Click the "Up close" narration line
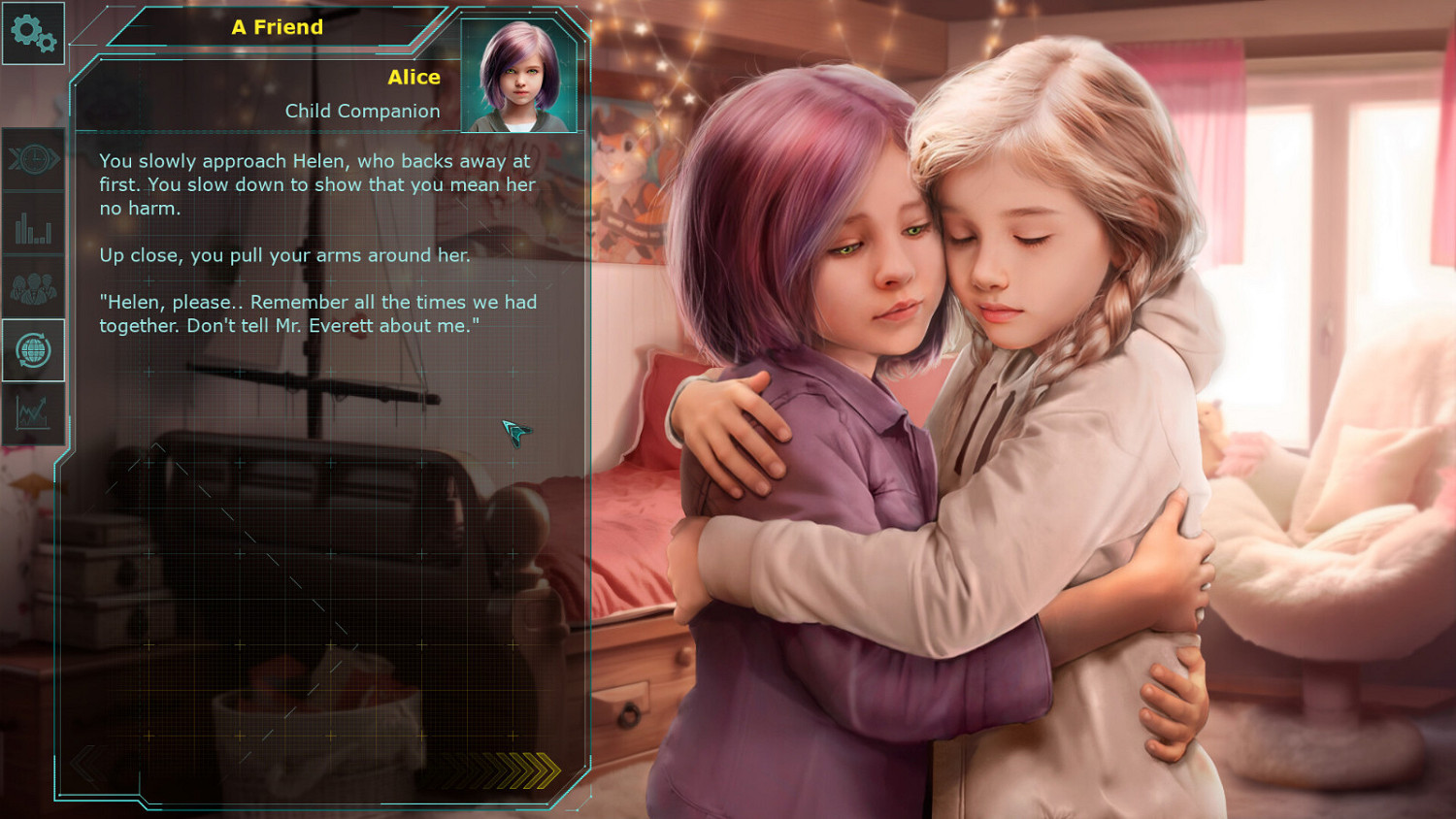 point(283,255)
